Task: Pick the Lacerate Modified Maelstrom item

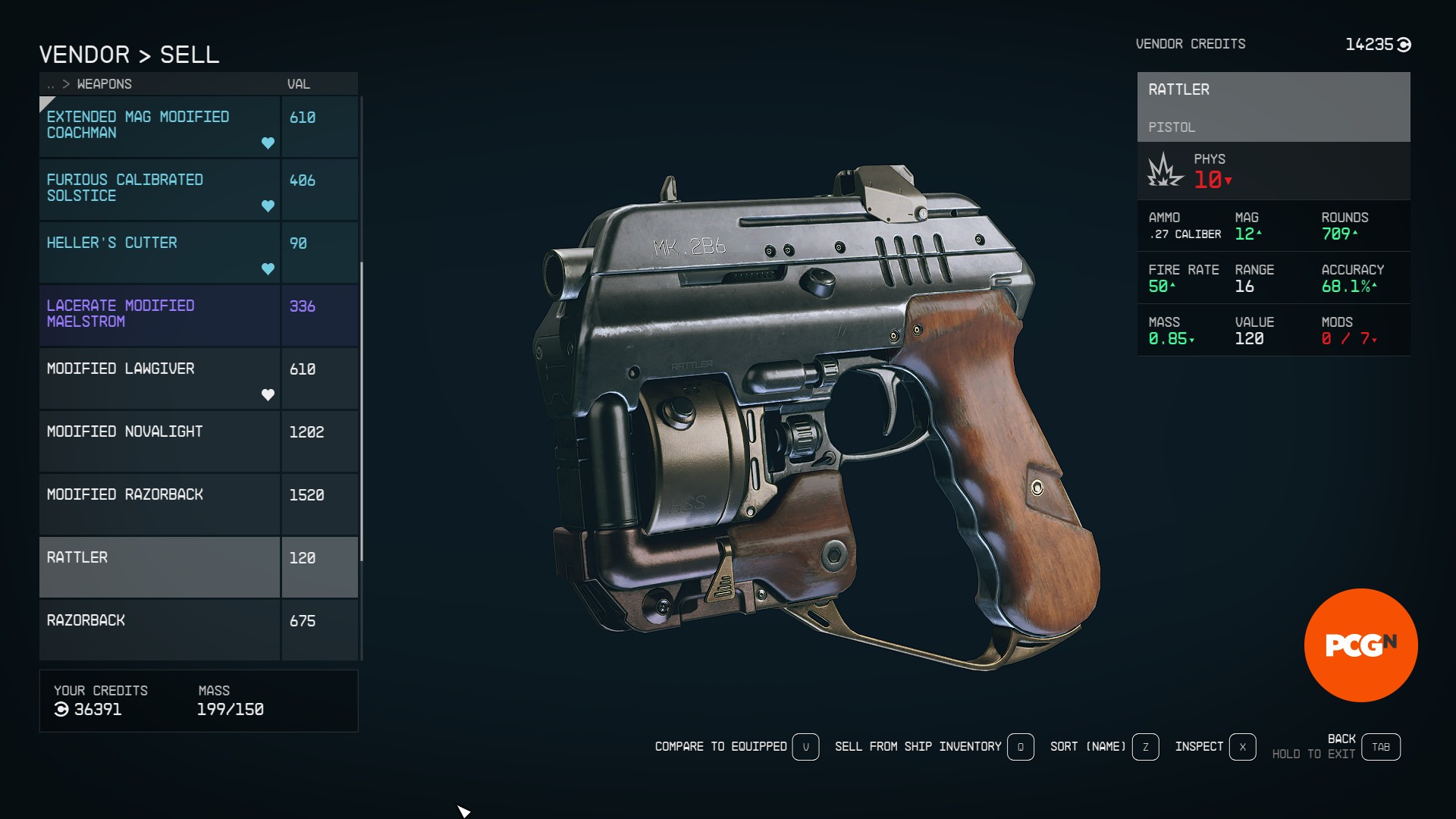Action: (159, 315)
